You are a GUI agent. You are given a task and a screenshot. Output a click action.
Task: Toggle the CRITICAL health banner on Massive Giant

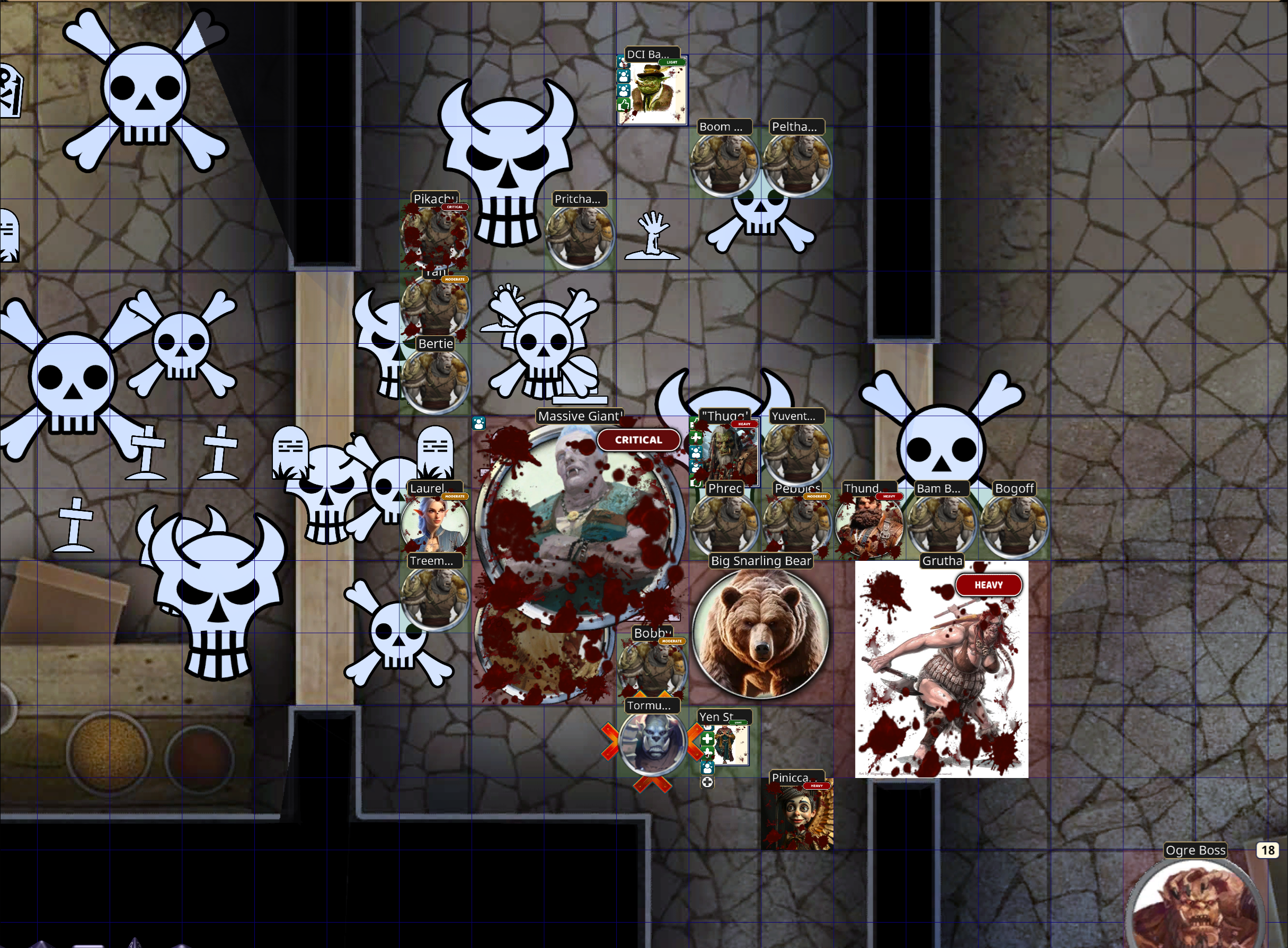tap(639, 440)
